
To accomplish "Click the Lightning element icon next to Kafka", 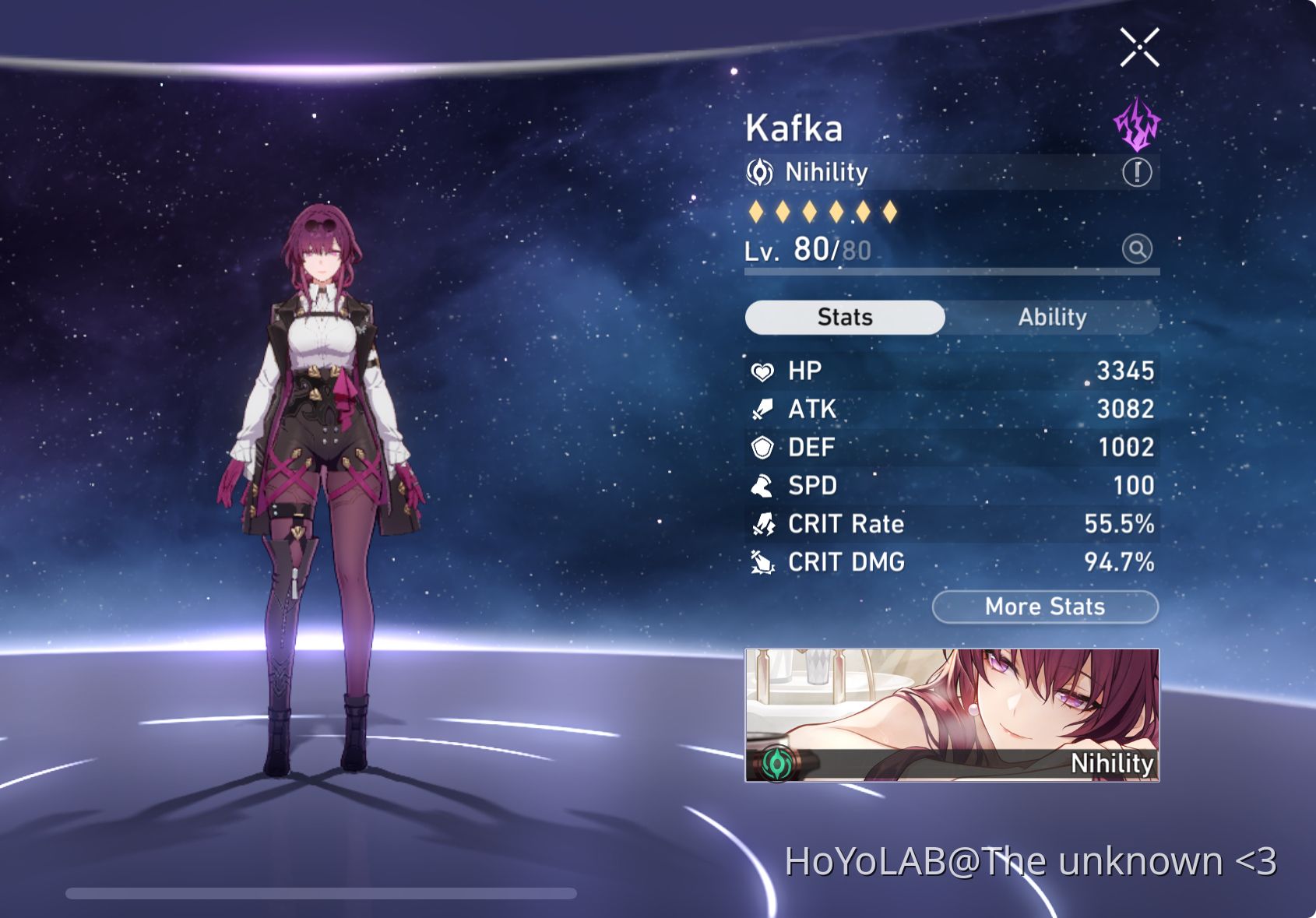I will tap(1136, 124).
